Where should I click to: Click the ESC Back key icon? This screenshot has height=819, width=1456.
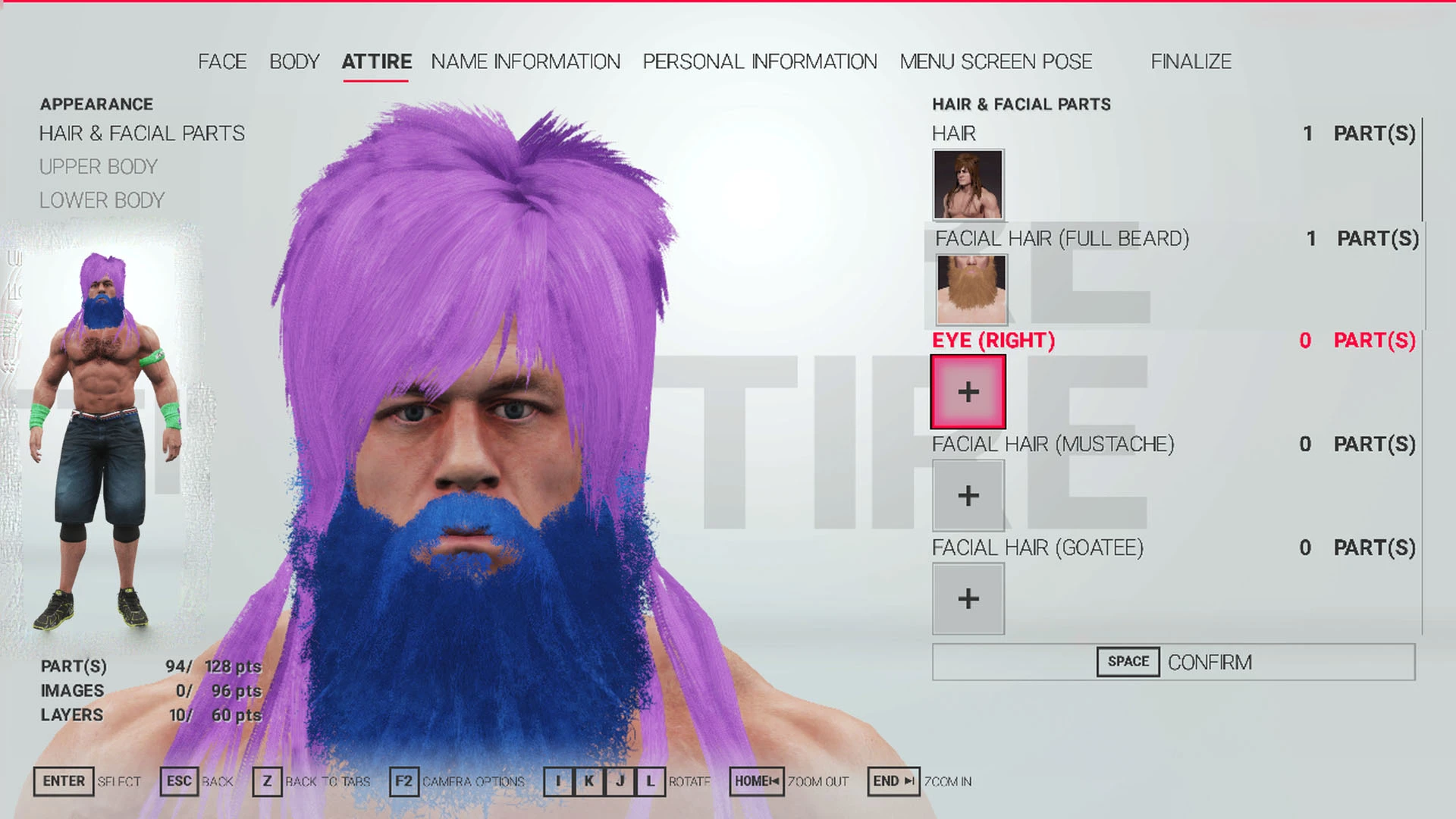tap(179, 781)
